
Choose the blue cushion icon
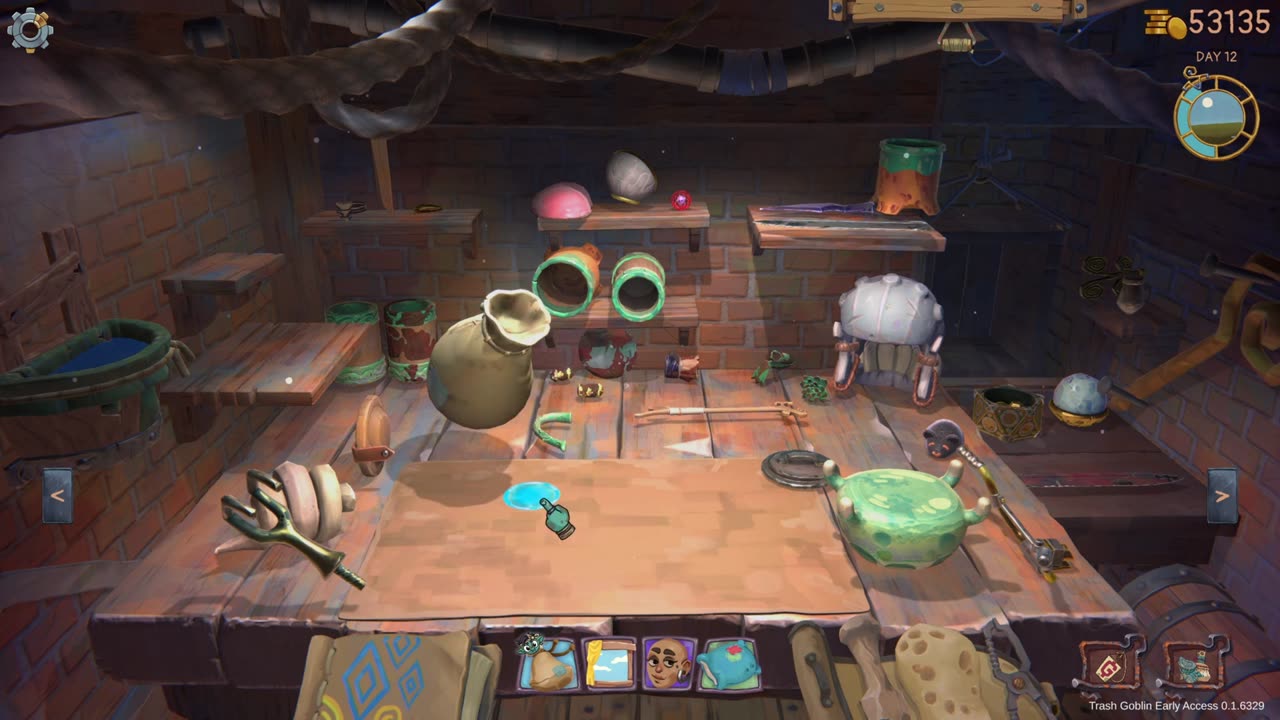point(729,664)
